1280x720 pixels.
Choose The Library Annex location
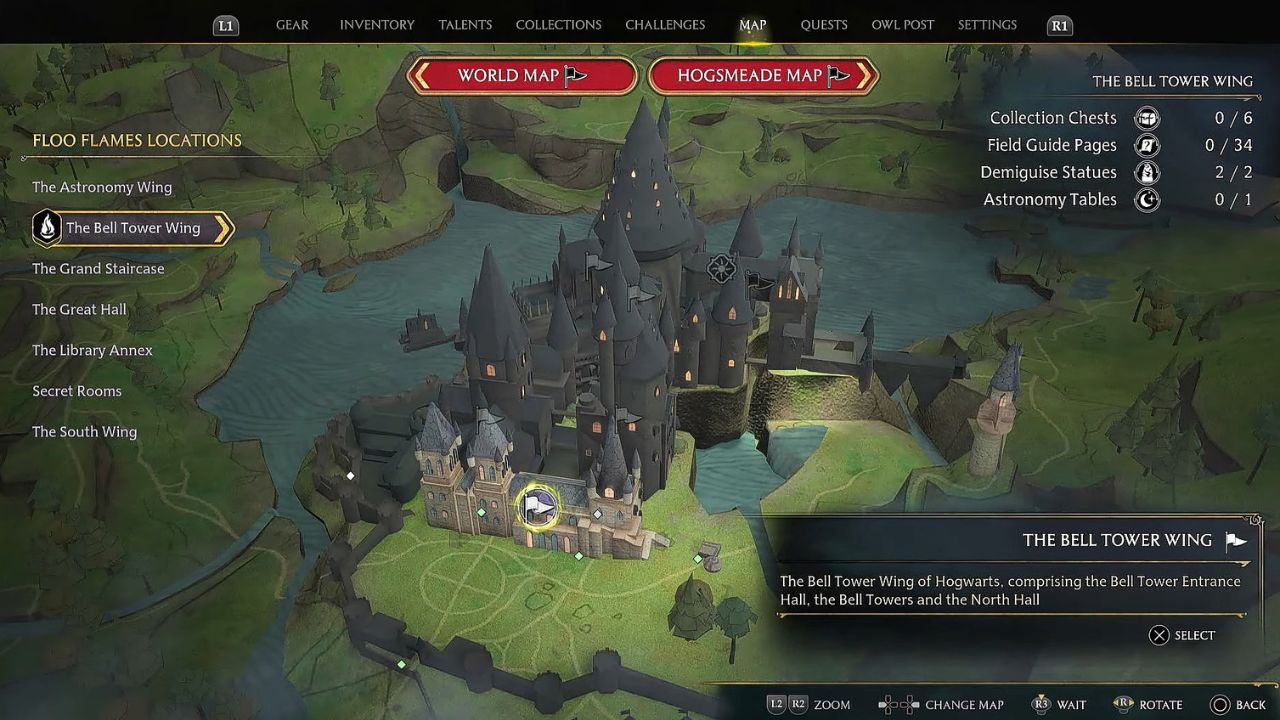tap(92, 351)
